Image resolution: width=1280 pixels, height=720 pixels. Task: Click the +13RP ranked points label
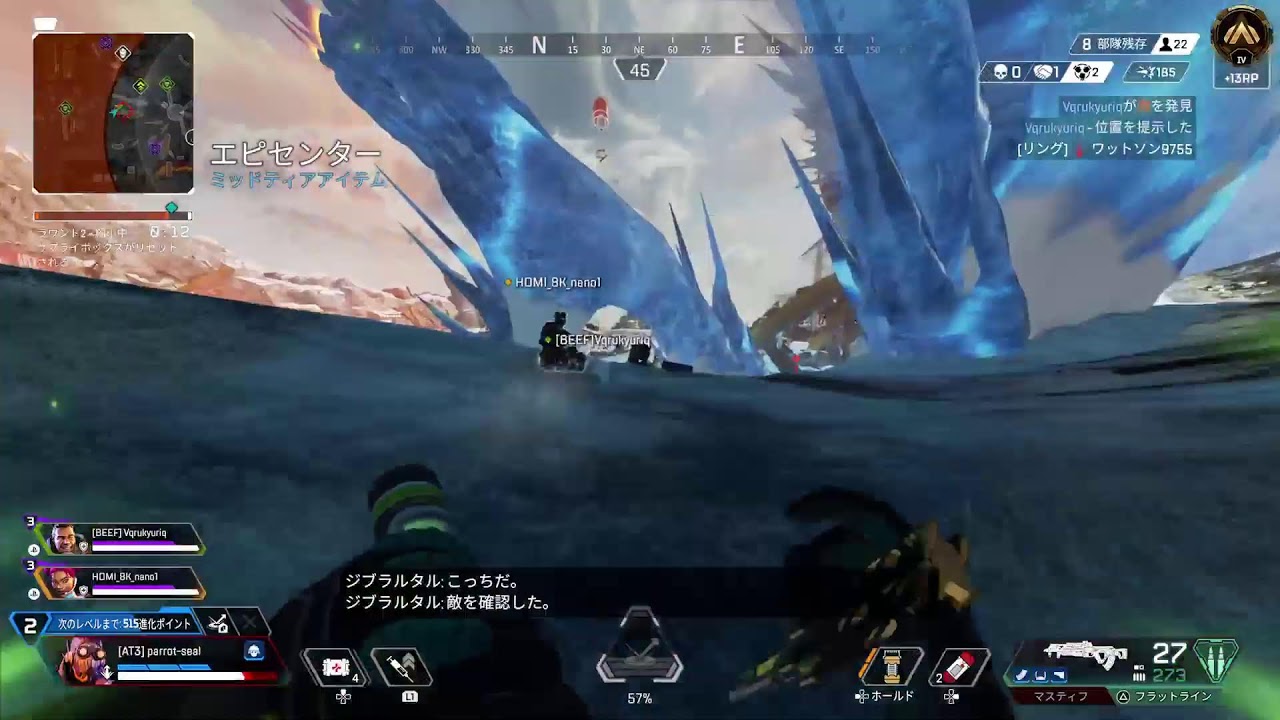tap(1242, 77)
